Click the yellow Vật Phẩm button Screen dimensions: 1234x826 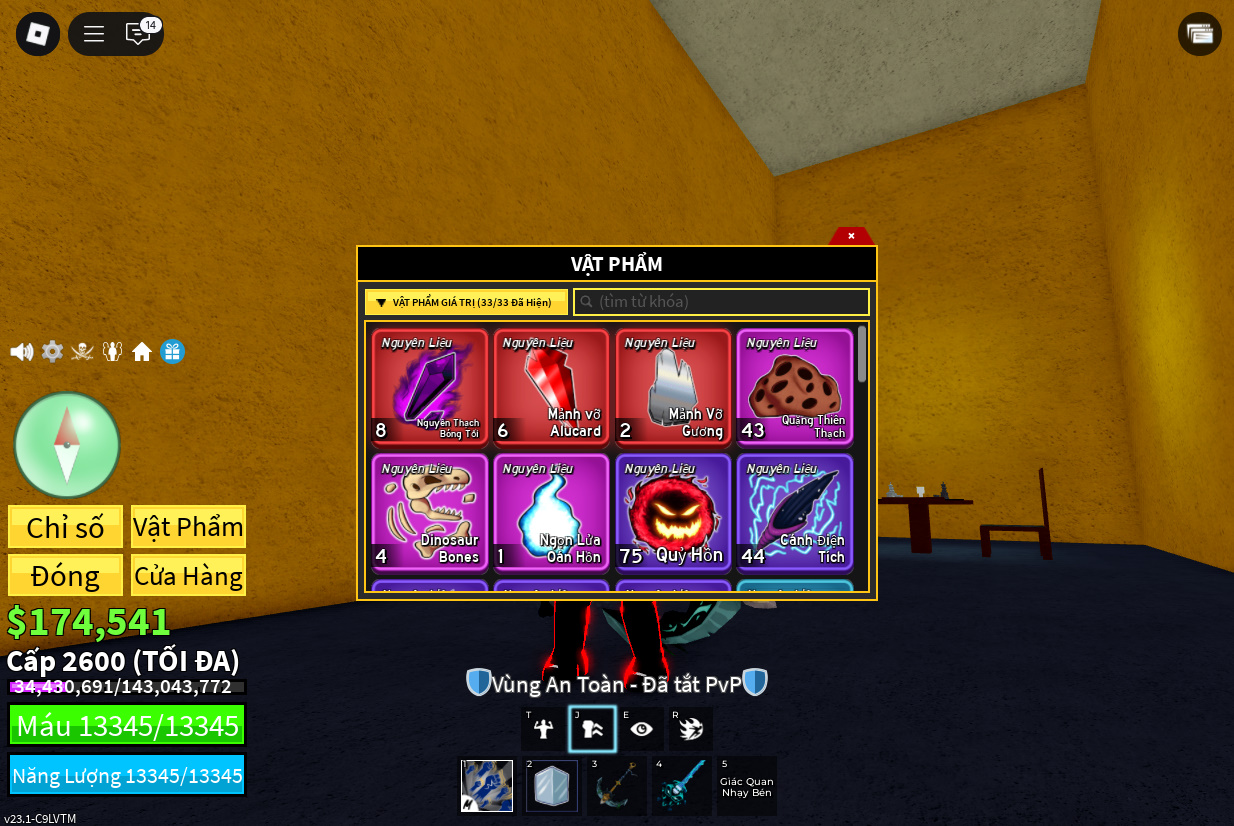(188, 527)
